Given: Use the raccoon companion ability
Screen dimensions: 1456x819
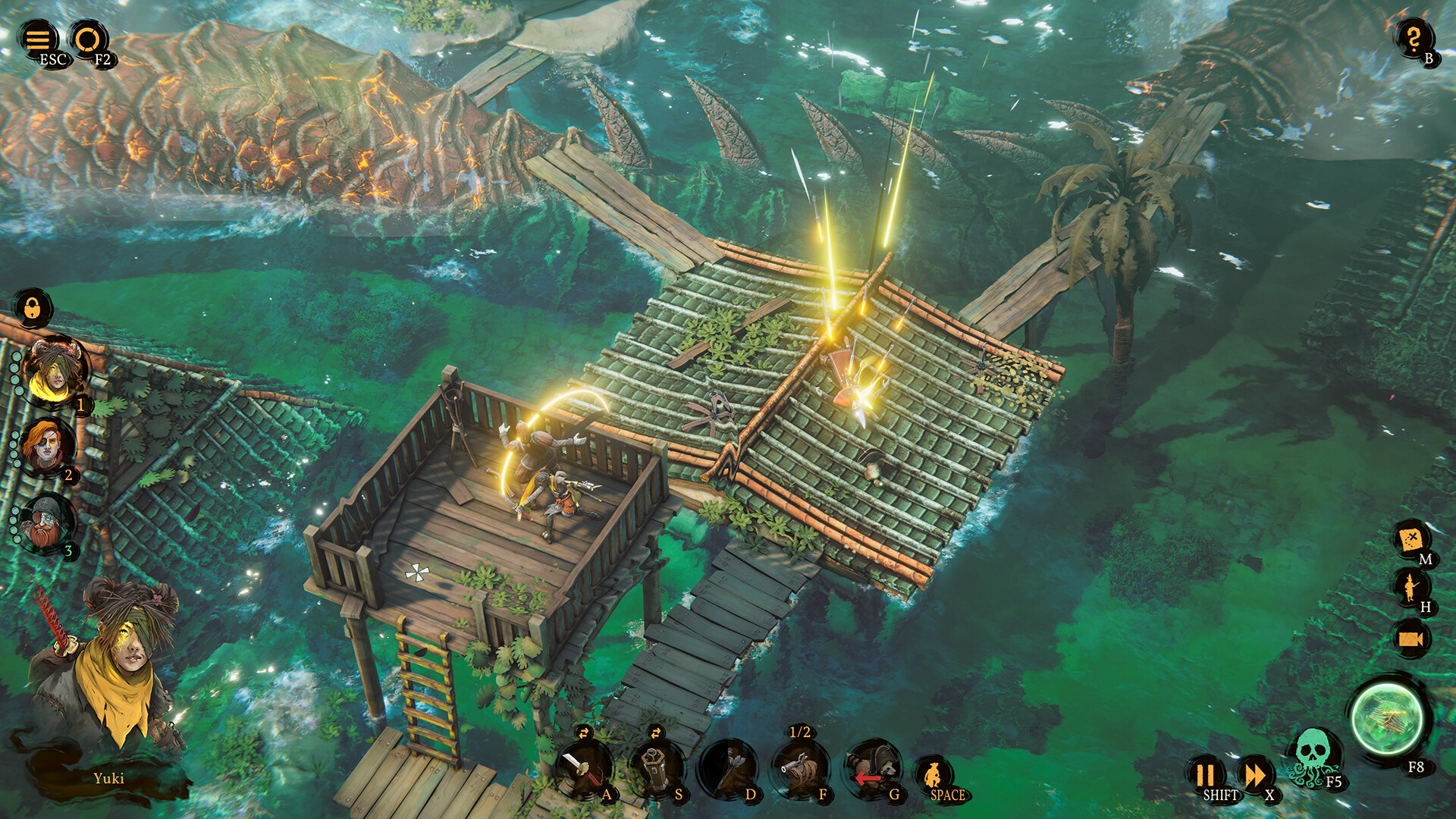Looking at the screenshot, I should pyautogui.click(x=872, y=767).
